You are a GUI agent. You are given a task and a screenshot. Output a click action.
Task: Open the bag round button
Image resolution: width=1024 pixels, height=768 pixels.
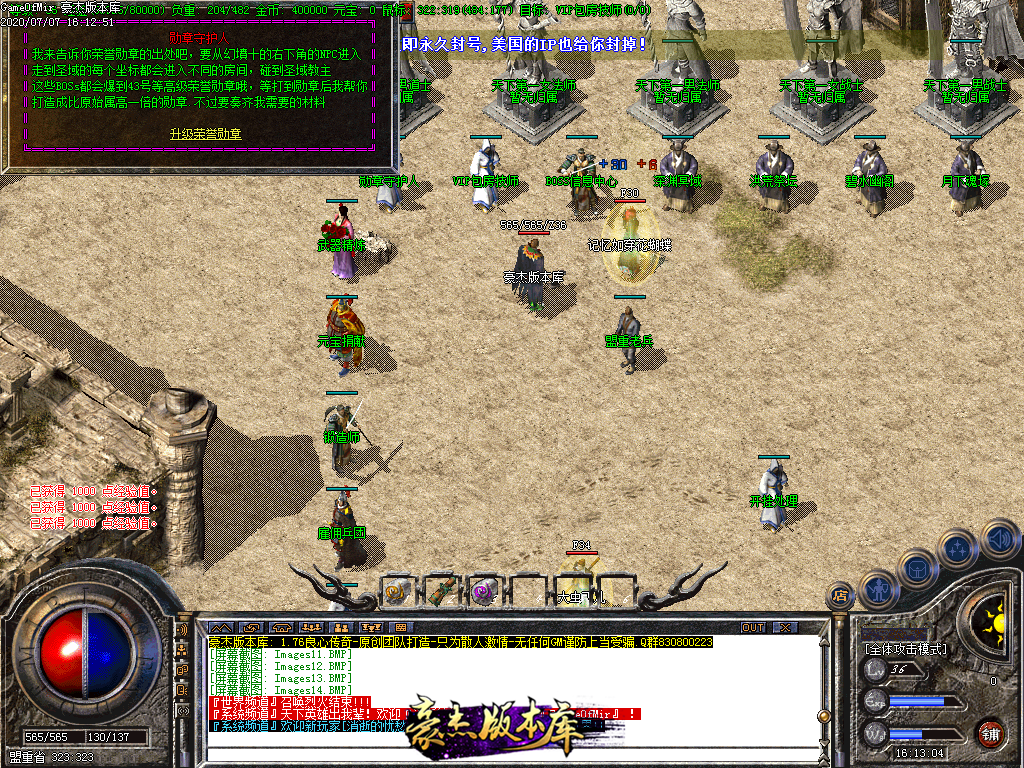click(917, 568)
